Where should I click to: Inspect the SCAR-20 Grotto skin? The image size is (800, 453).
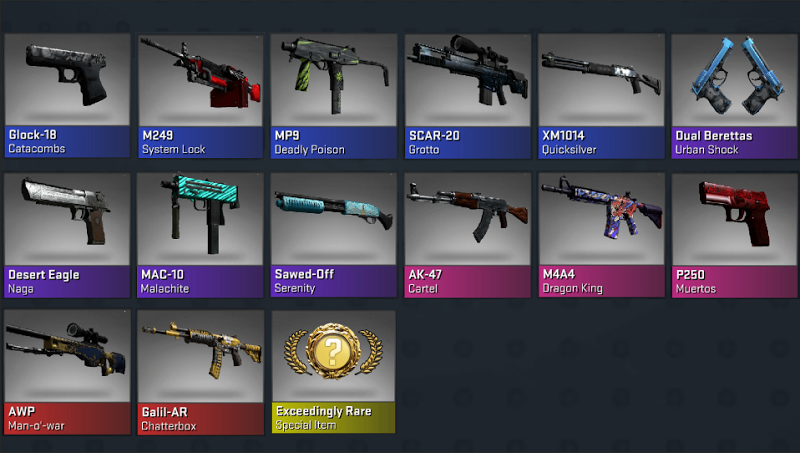[467, 96]
